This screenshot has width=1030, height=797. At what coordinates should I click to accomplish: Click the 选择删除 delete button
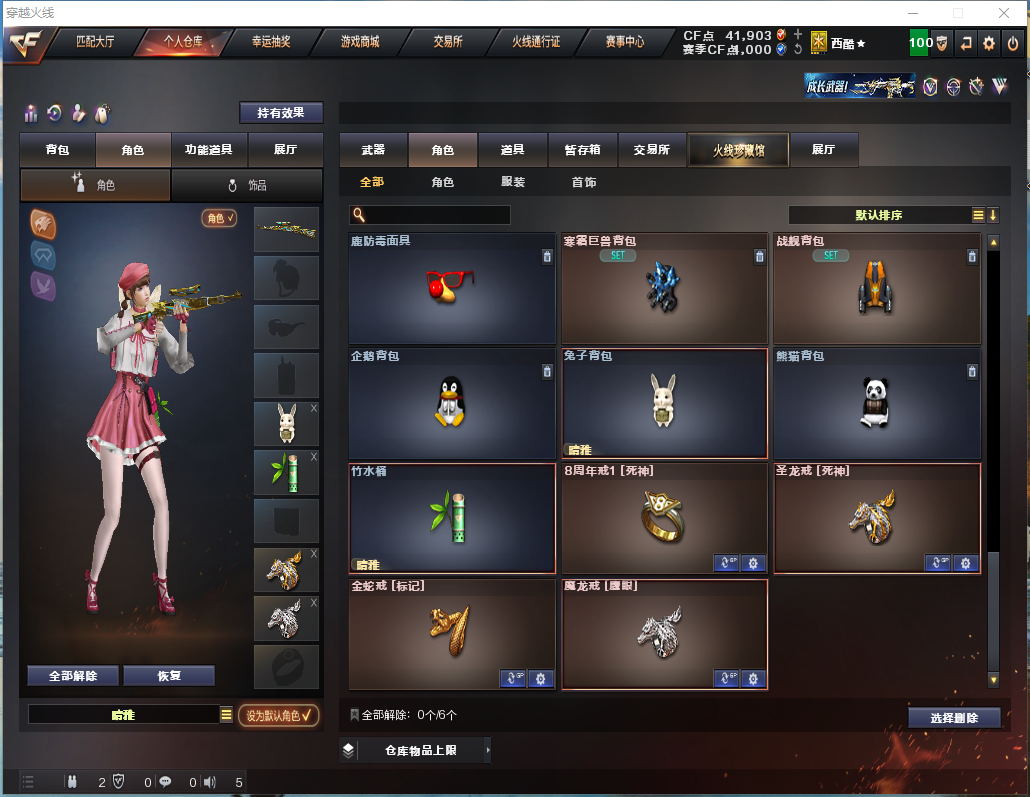[954, 718]
